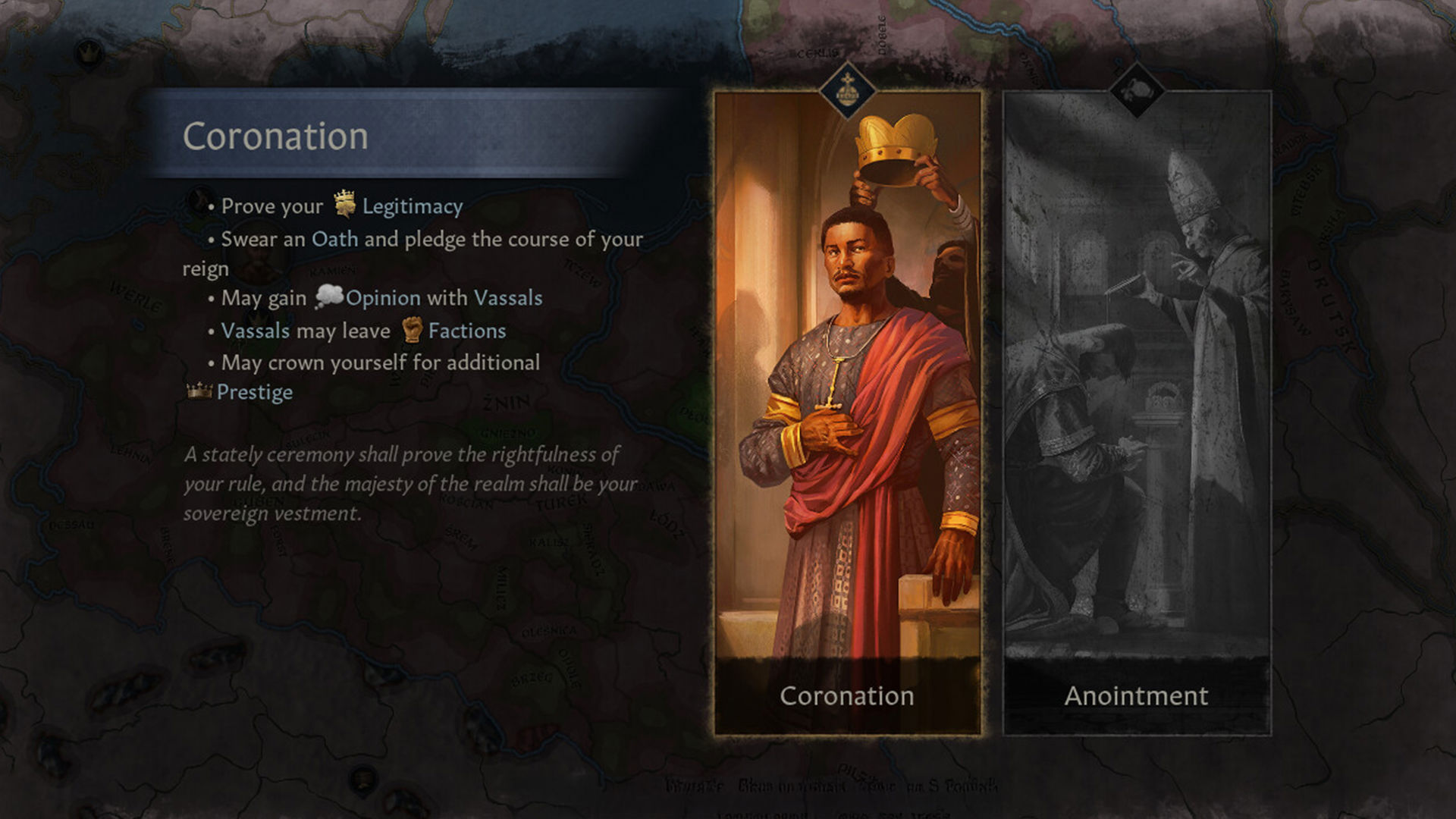Click the Legitimacy crown icon in the requirements
This screenshot has width=1456, height=819.
click(344, 206)
